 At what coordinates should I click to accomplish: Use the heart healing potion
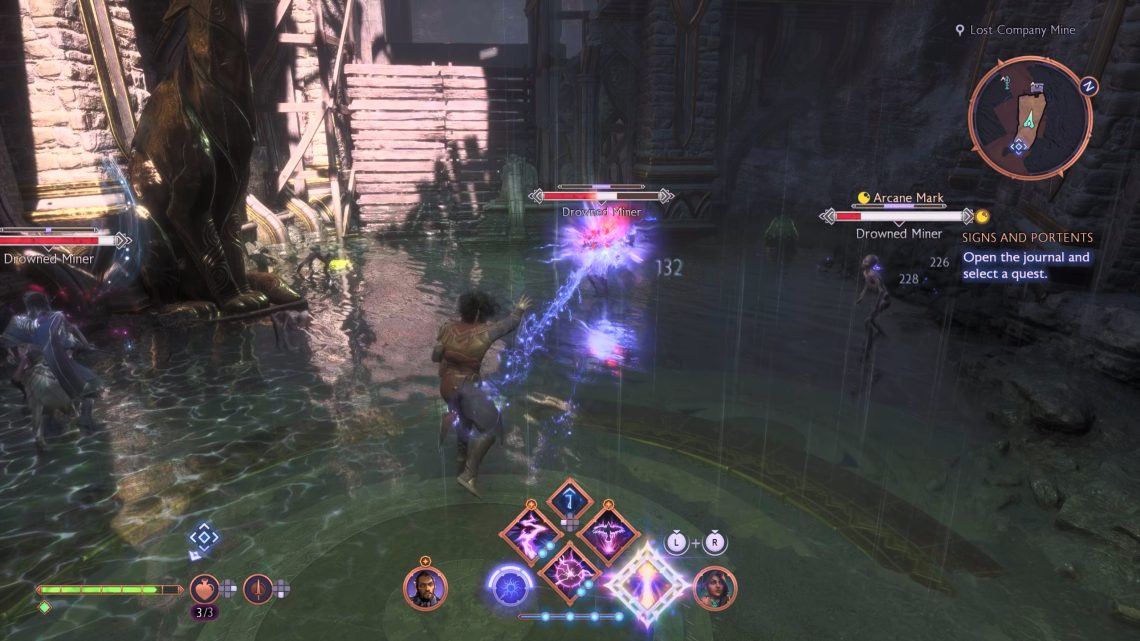click(x=205, y=588)
